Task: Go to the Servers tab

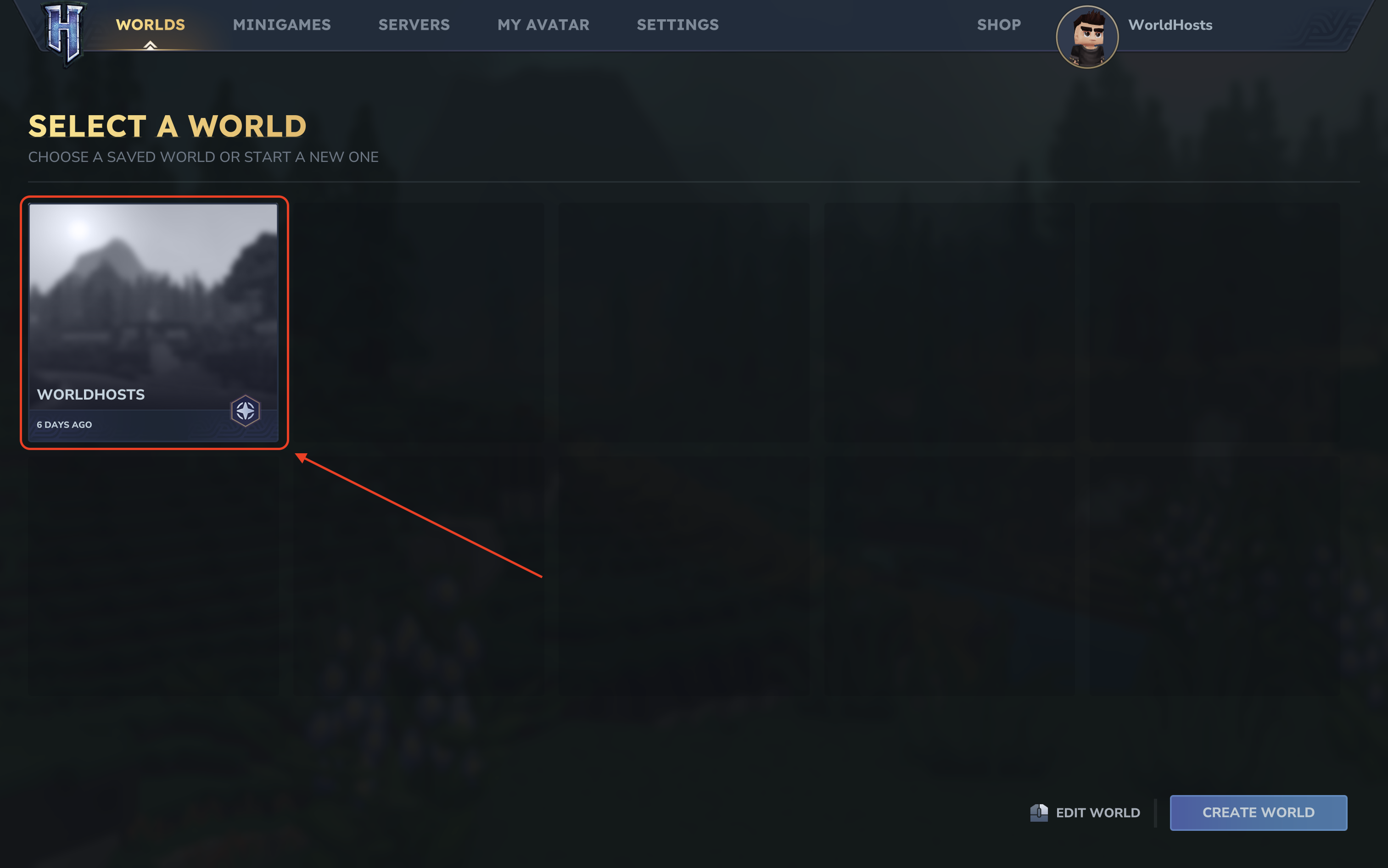Action: 414,25
